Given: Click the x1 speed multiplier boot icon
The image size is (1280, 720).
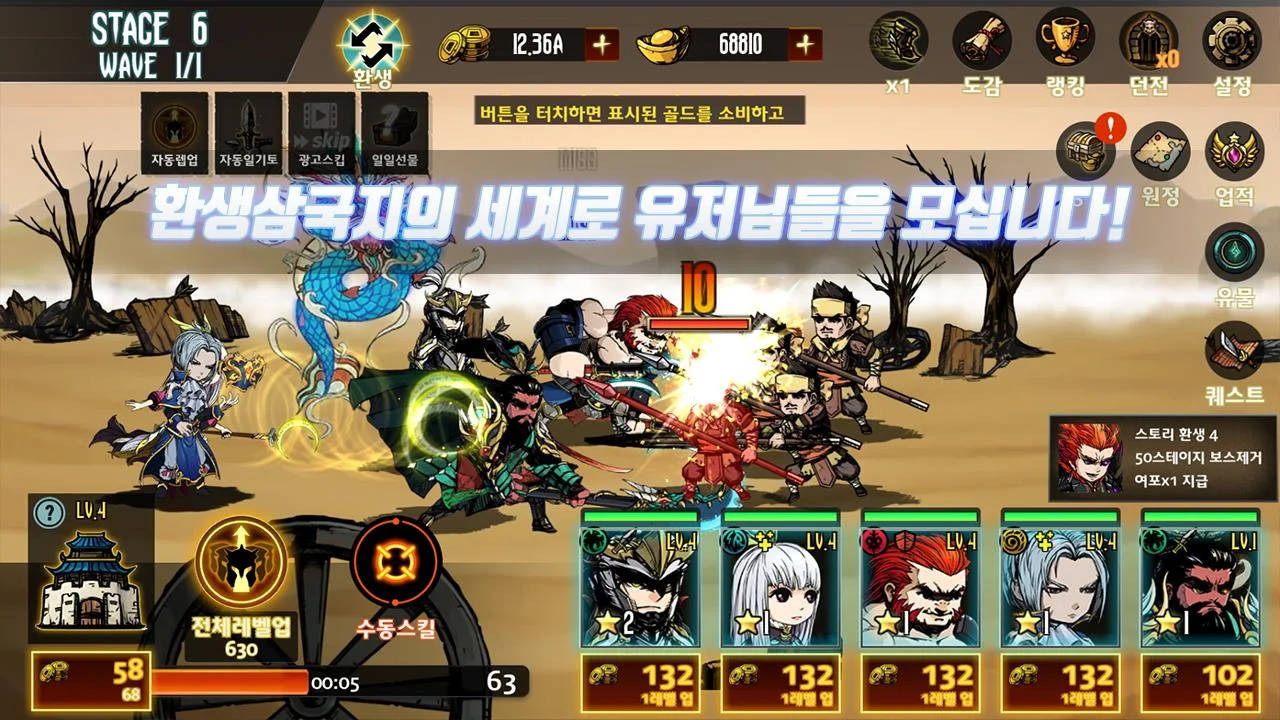Looking at the screenshot, I should pos(898,42).
